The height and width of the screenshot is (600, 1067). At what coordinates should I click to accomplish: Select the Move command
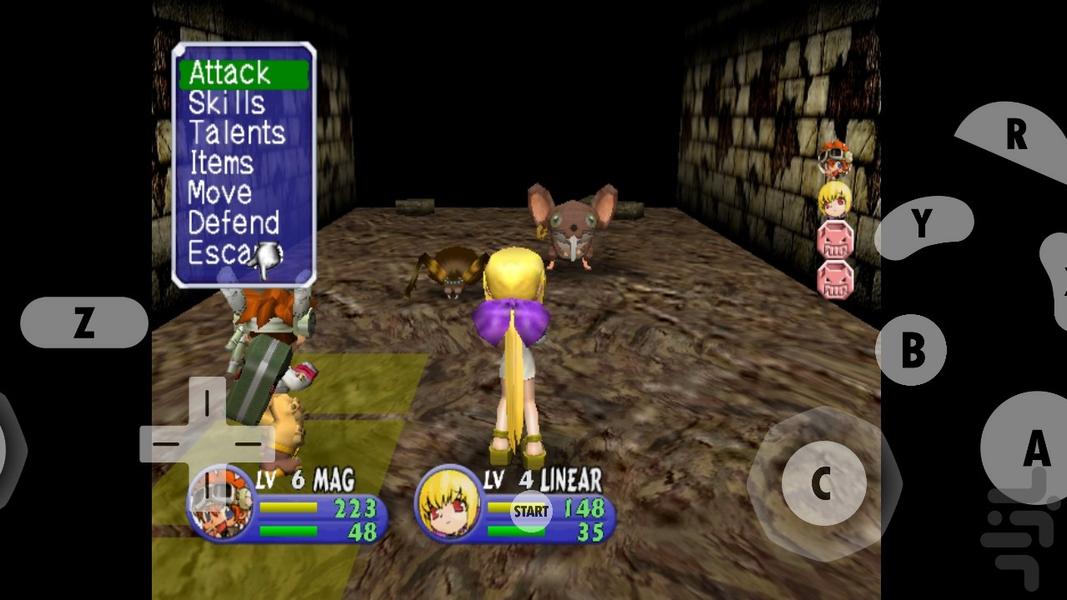(220, 192)
